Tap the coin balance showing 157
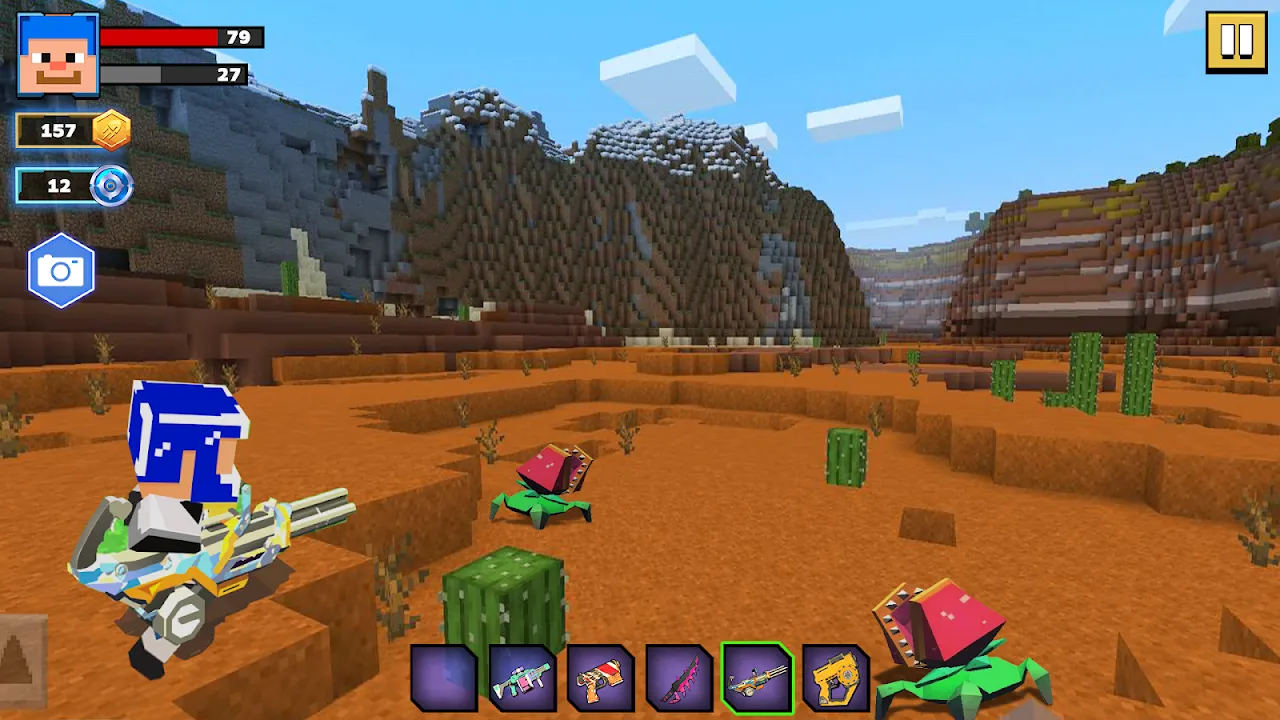The height and width of the screenshot is (720, 1280). pos(57,131)
